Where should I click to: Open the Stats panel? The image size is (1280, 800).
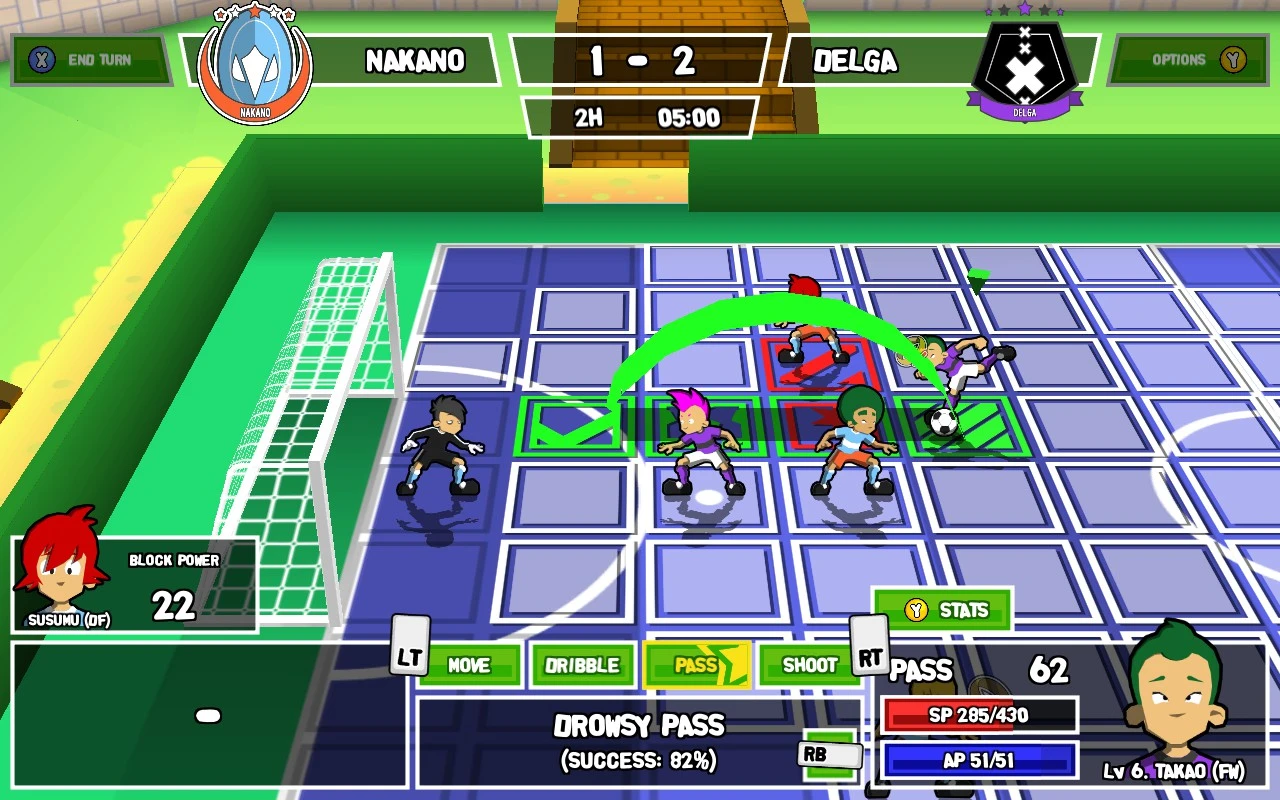[944, 610]
